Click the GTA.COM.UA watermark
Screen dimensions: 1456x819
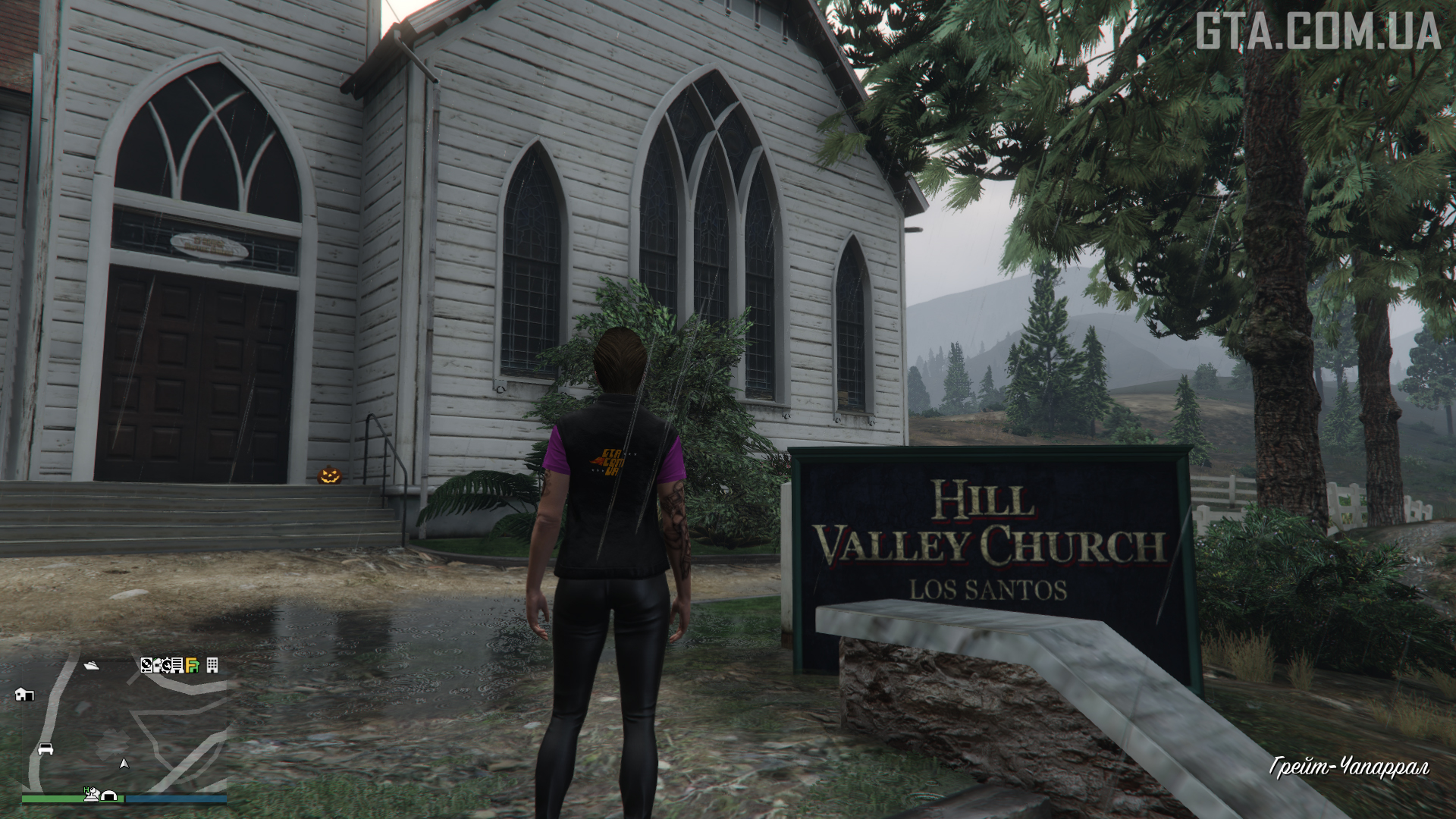click(x=1318, y=32)
